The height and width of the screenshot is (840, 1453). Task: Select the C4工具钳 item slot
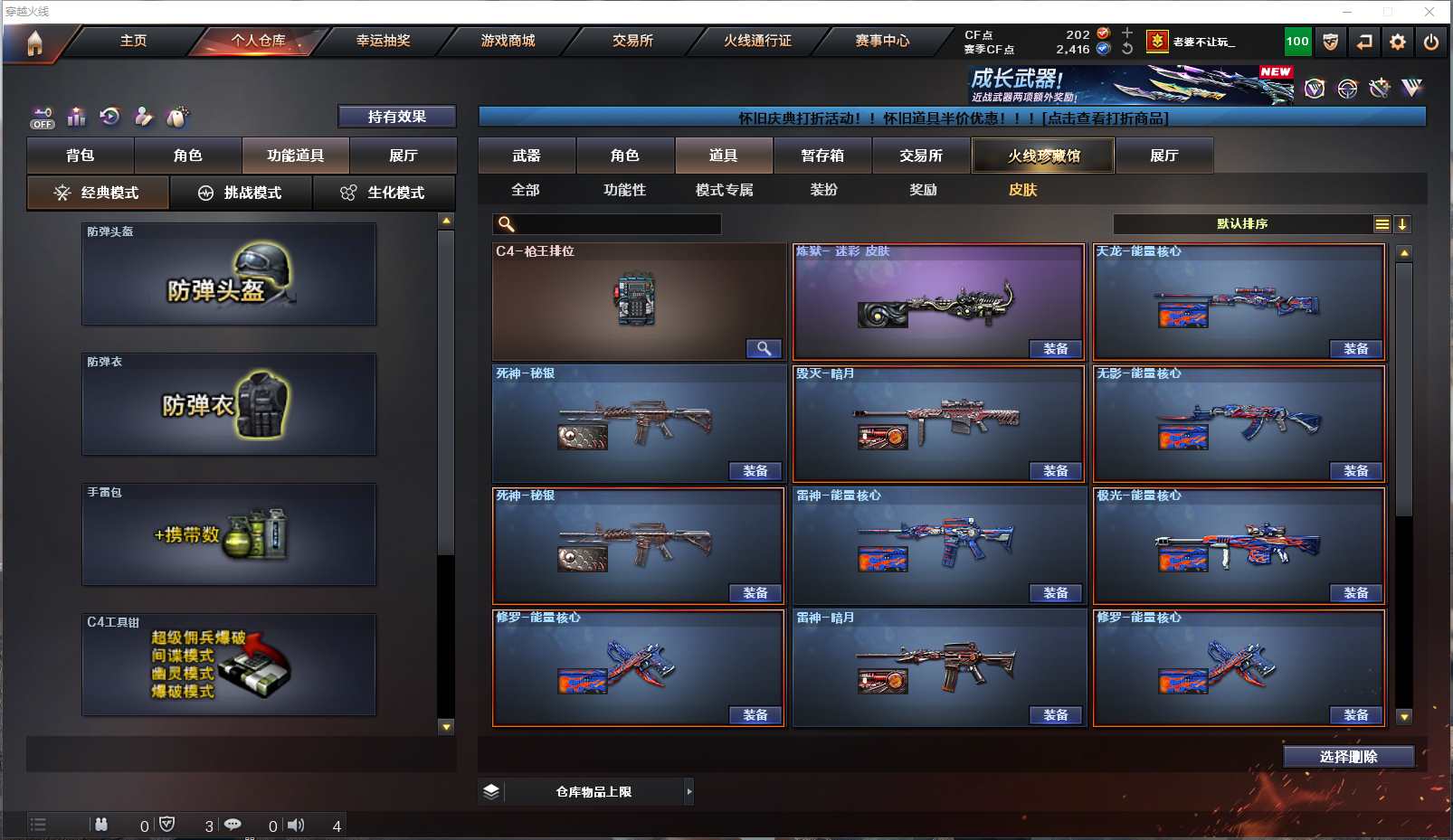point(229,665)
